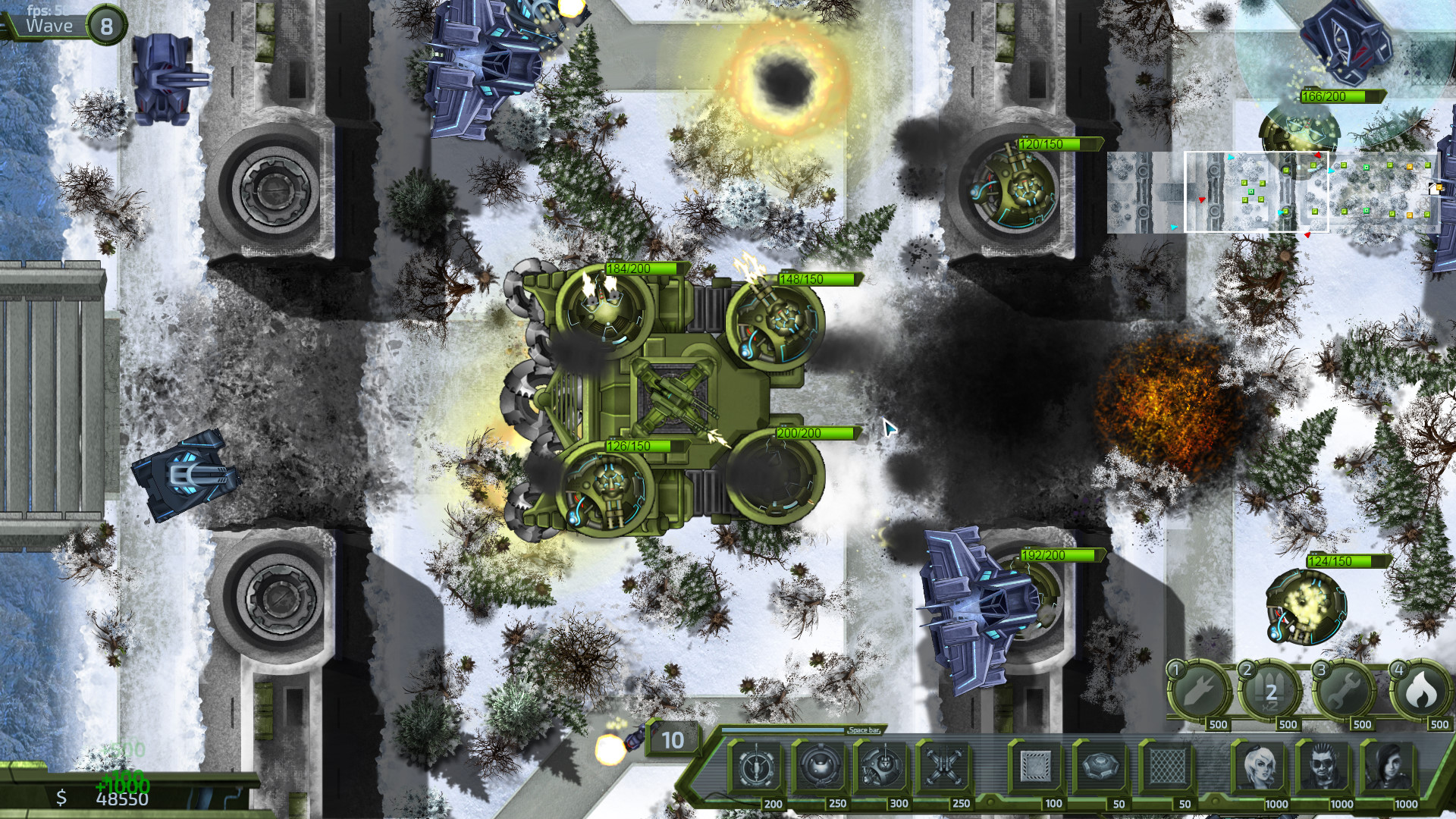The width and height of the screenshot is (1456, 819).
Task: Click the next wave countdown button
Action: point(672,739)
